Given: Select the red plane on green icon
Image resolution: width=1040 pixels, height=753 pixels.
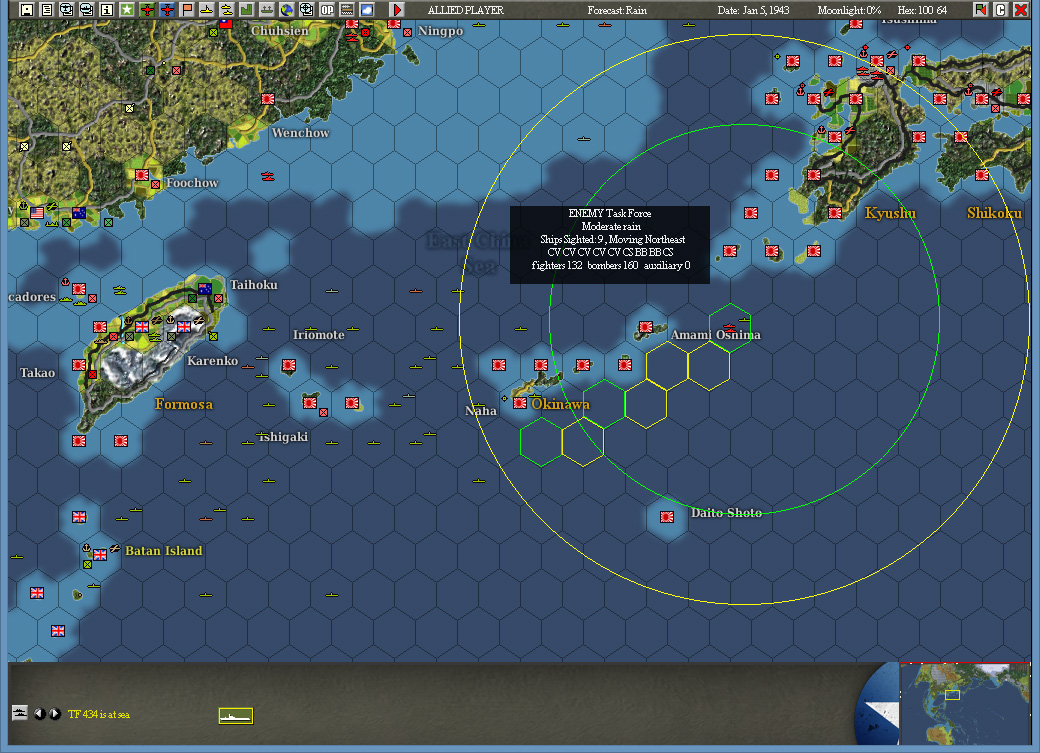Looking at the screenshot, I should coord(146,10).
